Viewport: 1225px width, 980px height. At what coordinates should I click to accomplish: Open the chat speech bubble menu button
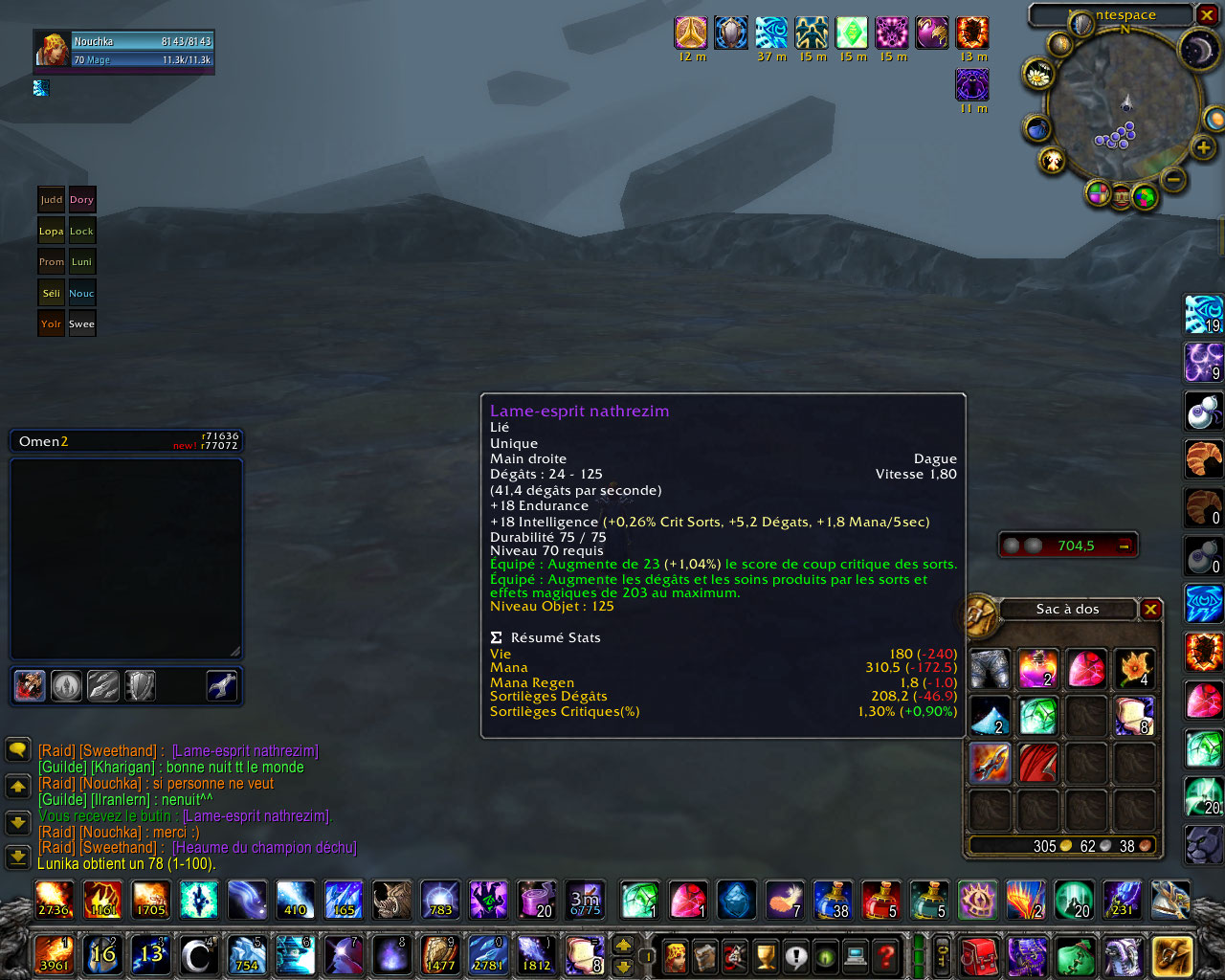coord(17,749)
